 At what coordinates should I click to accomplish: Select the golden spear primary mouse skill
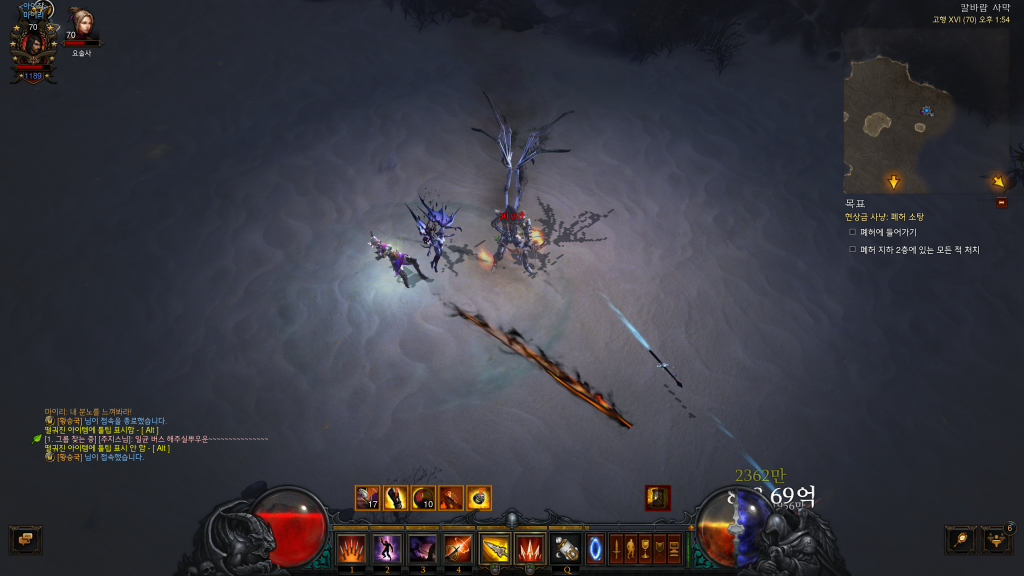[495, 548]
